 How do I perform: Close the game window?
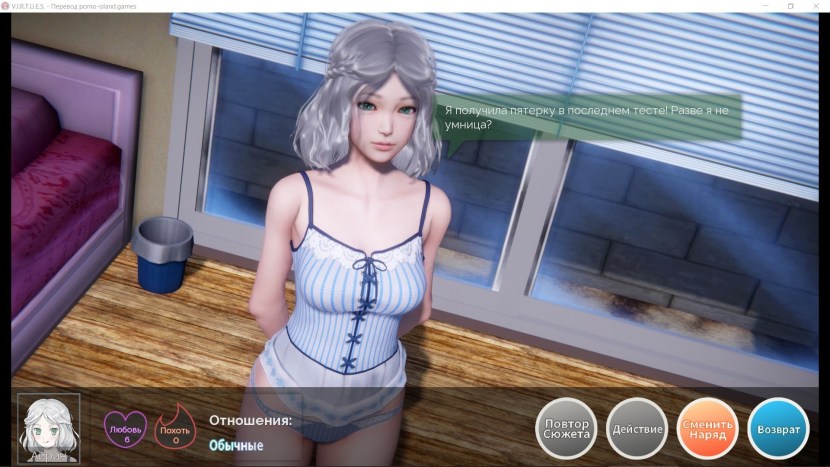815,6
